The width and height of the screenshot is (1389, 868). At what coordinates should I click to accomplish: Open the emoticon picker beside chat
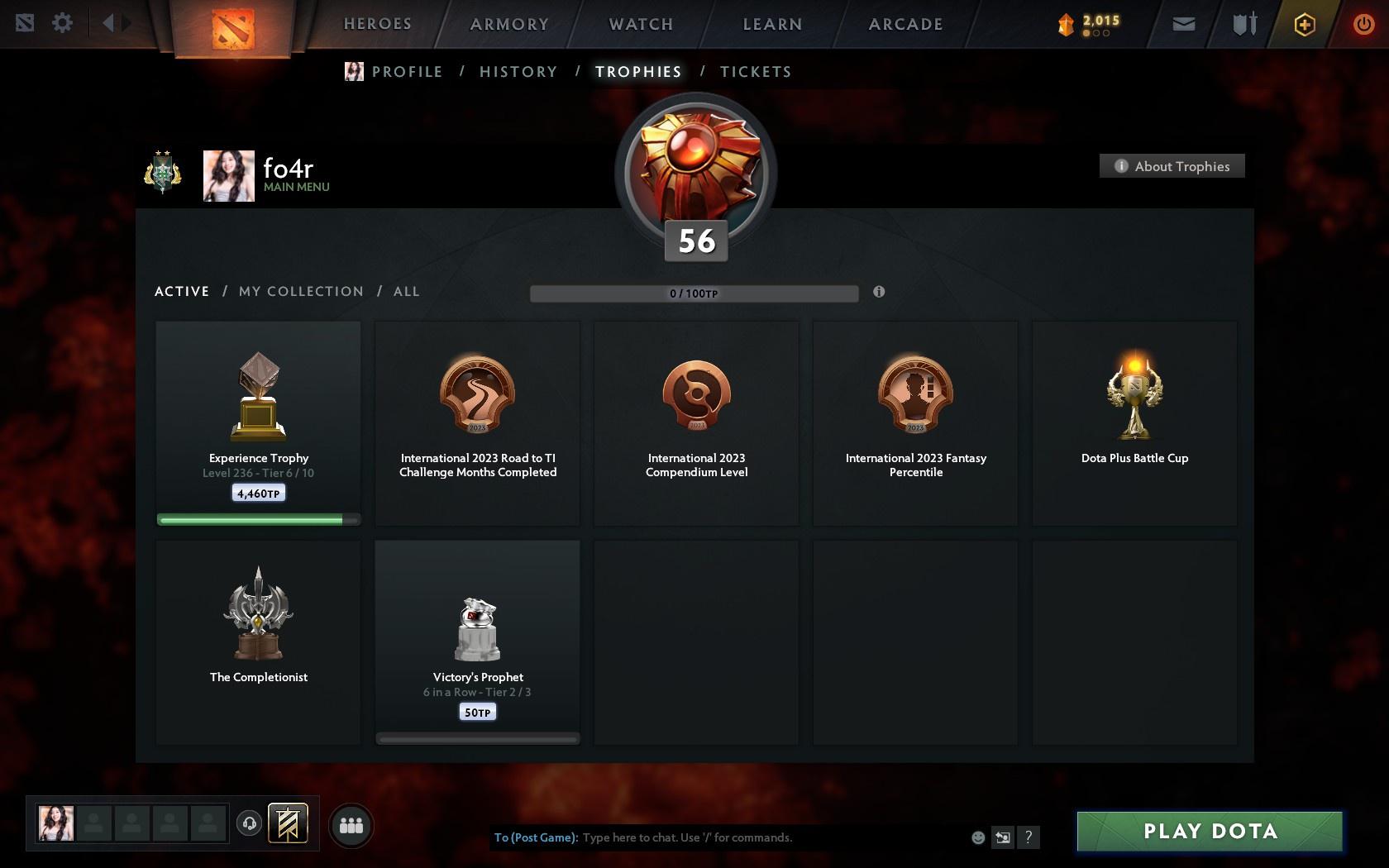click(x=977, y=837)
